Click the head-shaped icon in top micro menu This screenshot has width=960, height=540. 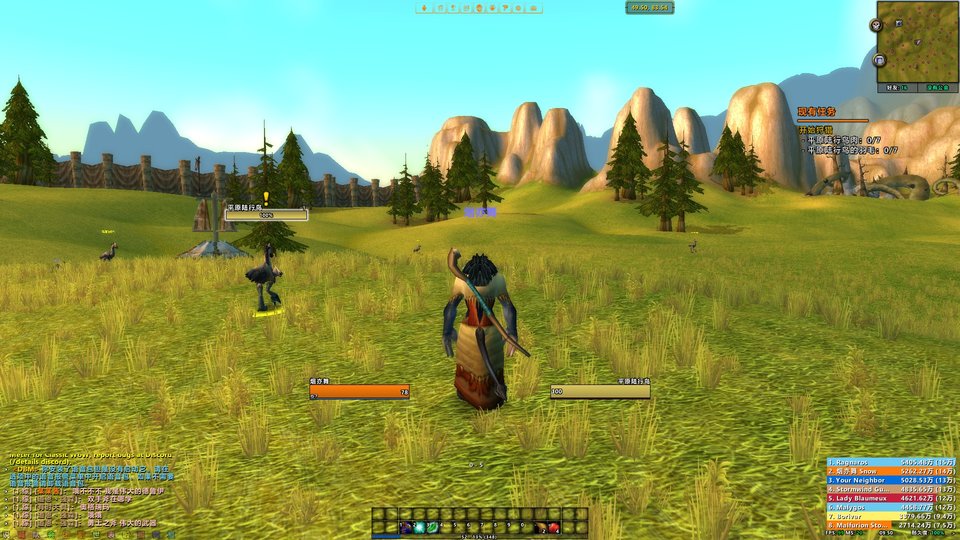pos(479,8)
